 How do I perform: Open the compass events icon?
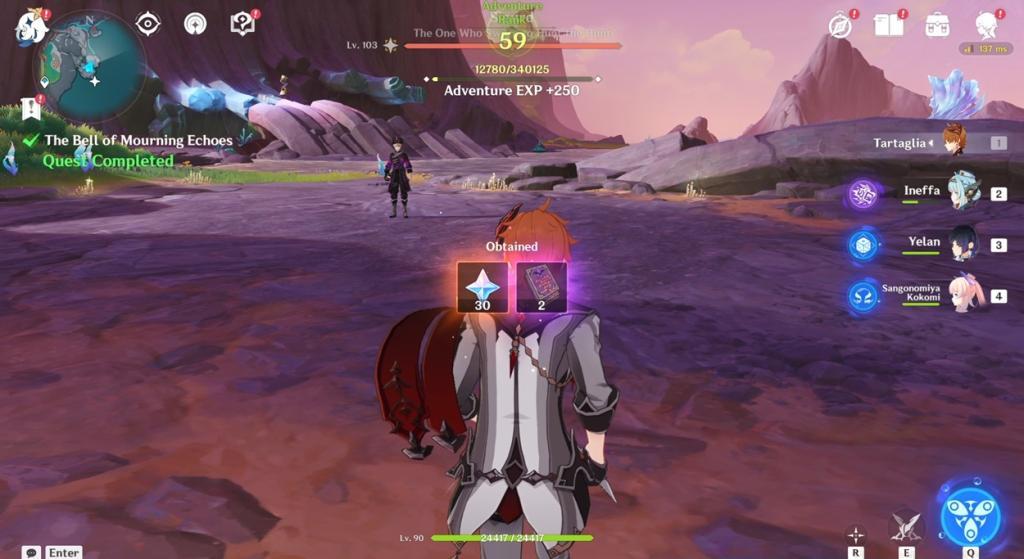[840, 26]
